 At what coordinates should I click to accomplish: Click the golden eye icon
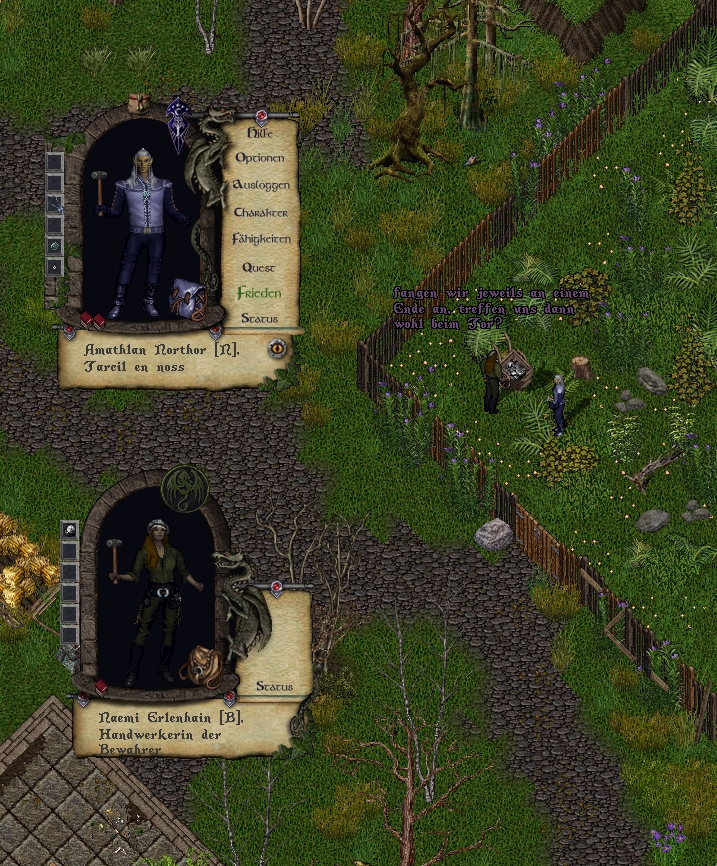(277, 348)
